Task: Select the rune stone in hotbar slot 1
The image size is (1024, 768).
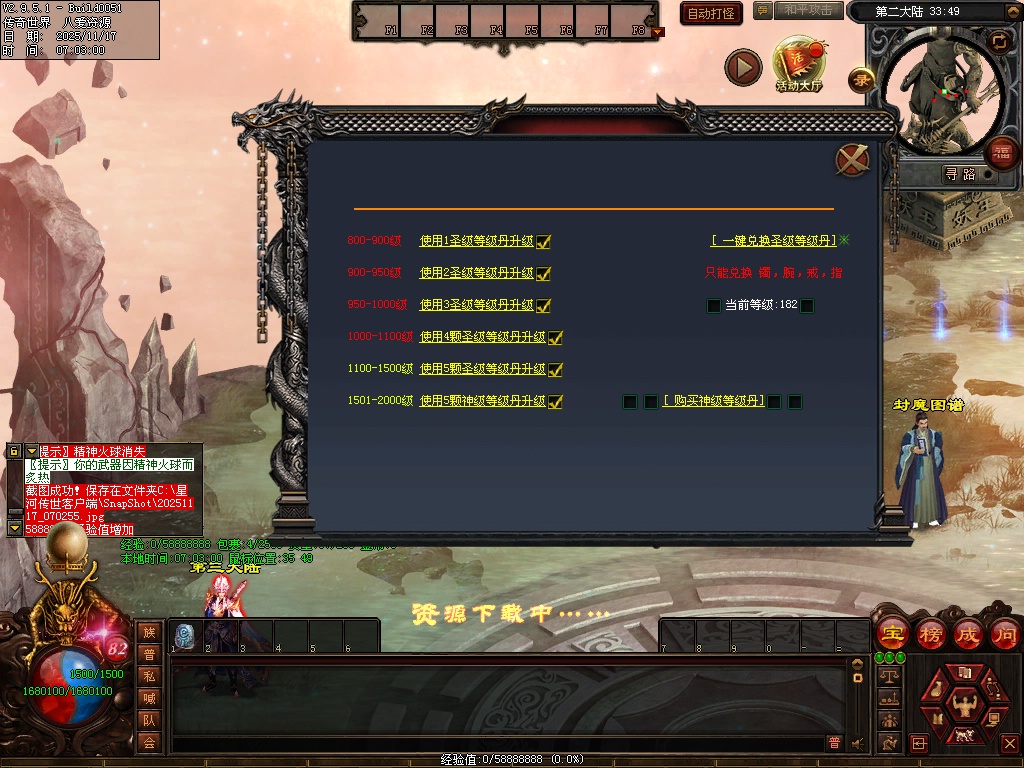Action: tap(185, 634)
